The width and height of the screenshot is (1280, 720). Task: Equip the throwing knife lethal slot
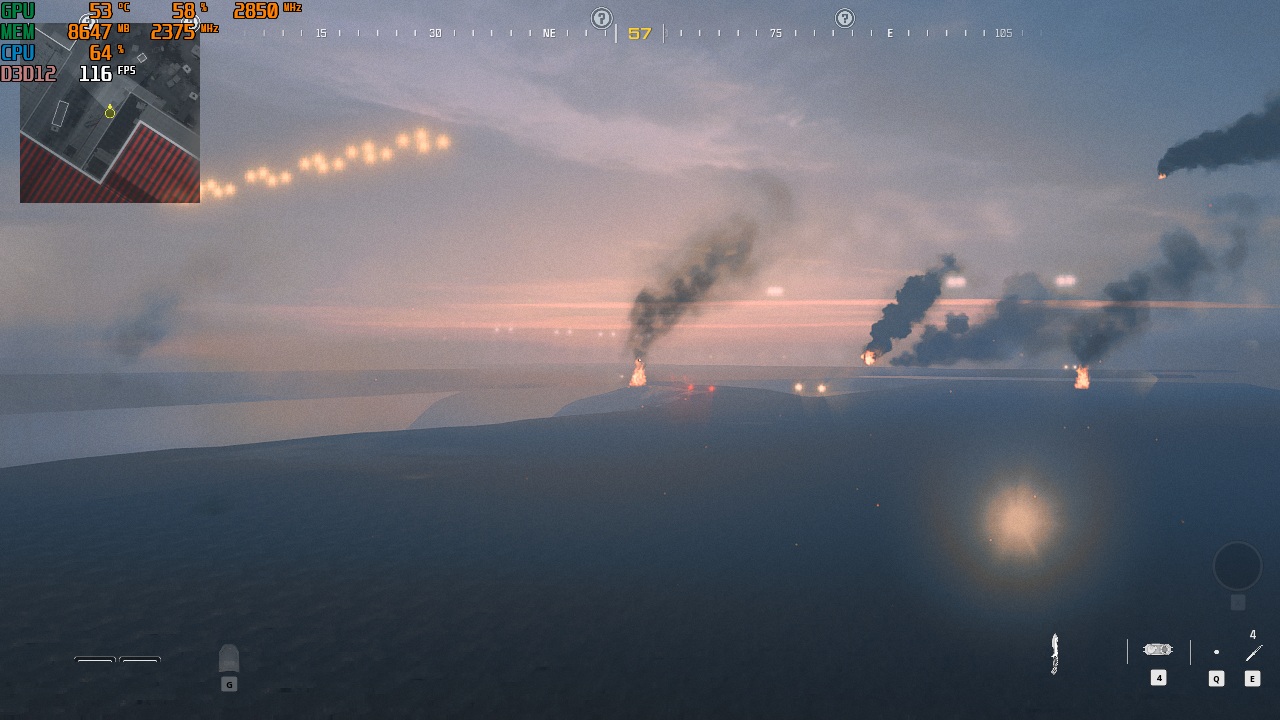(x=1253, y=653)
